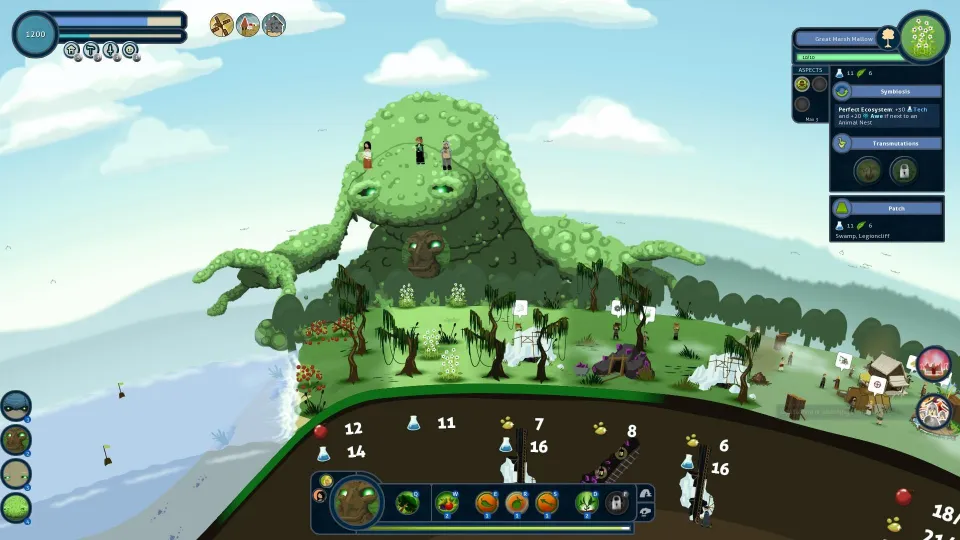Select the tan Rock Giant portrait
This screenshot has width=960, height=540.
click(15, 474)
